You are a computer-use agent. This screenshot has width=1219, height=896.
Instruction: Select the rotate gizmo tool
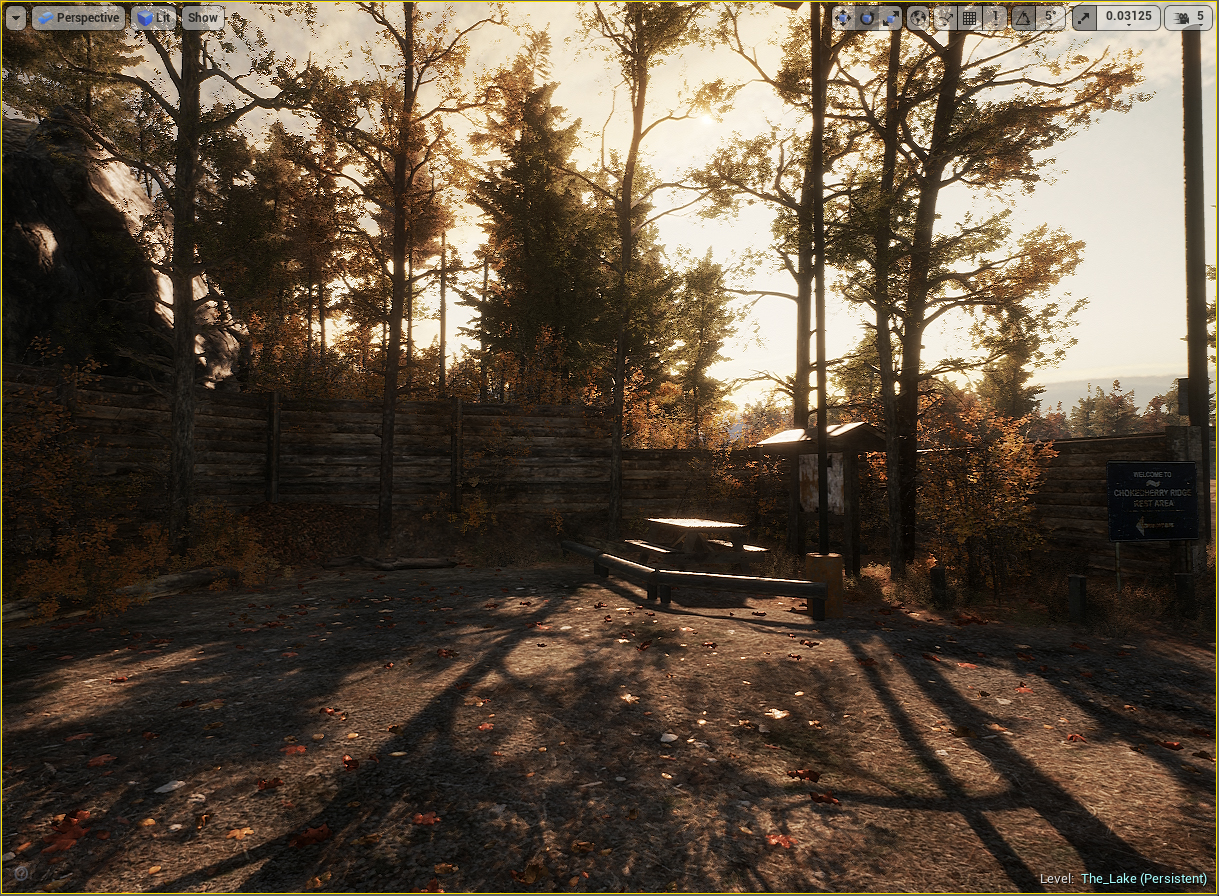866,18
